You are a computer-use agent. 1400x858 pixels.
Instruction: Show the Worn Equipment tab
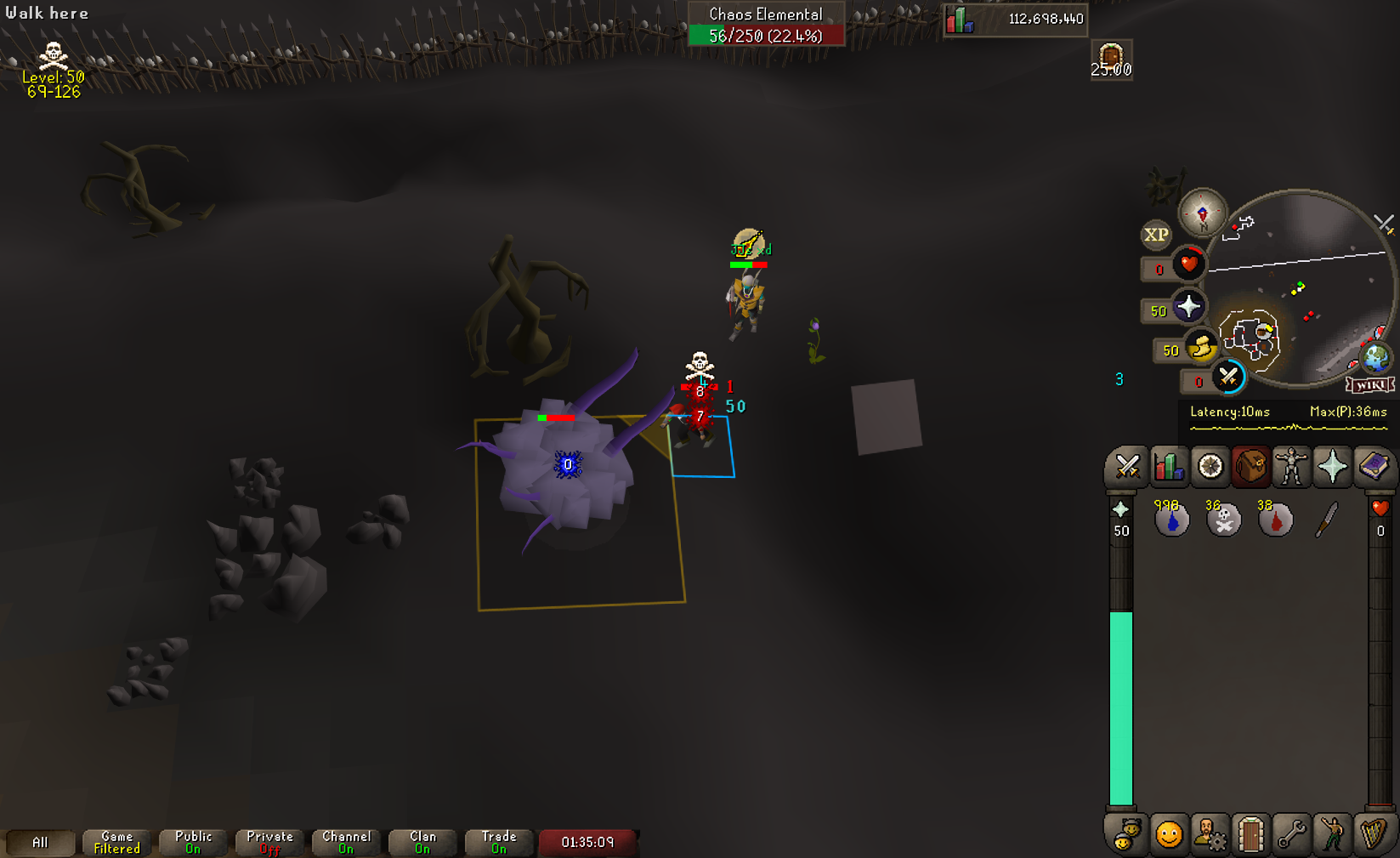(1291, 466)
